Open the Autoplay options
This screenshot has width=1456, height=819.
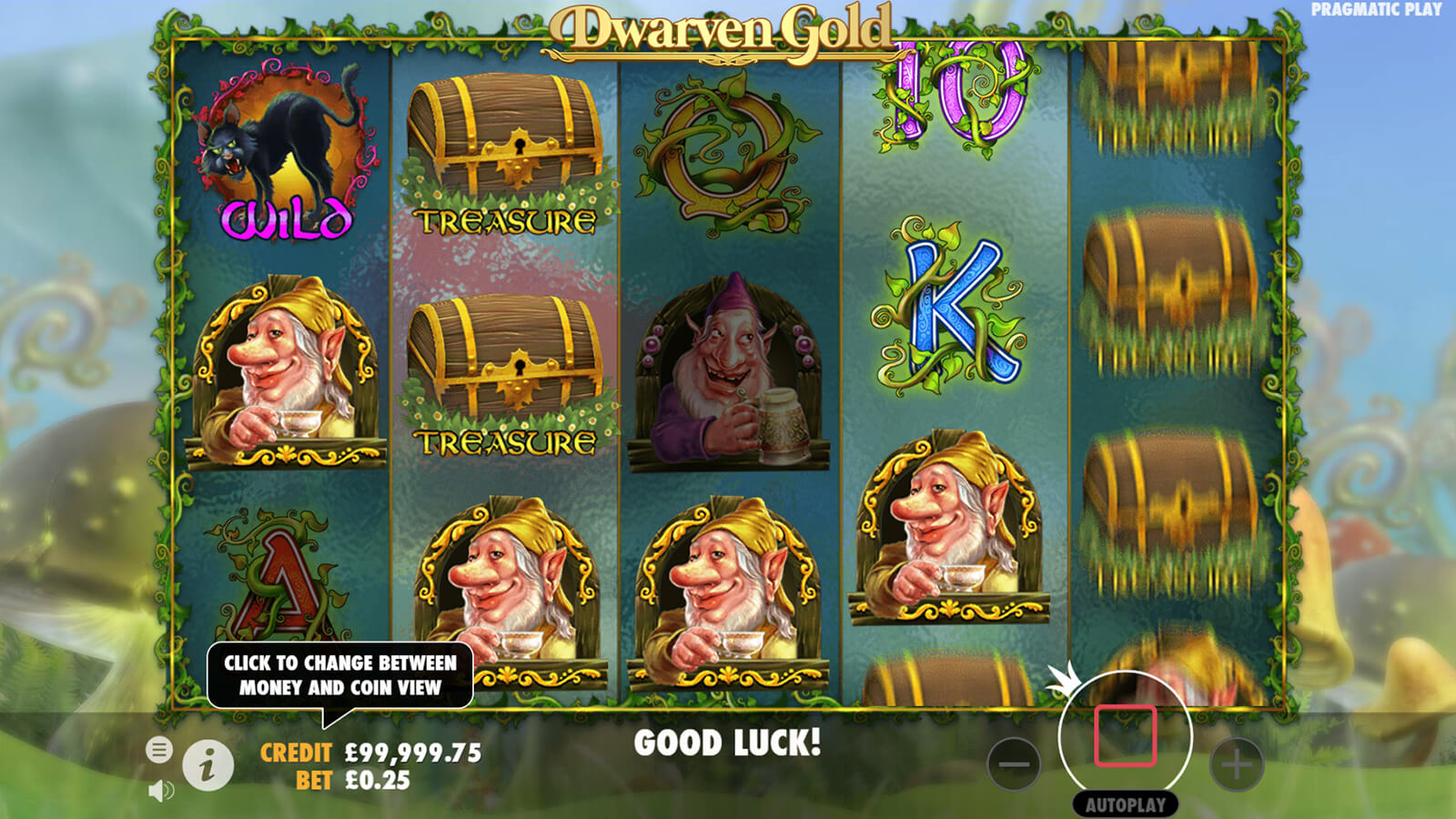(x=1126, y=804)
